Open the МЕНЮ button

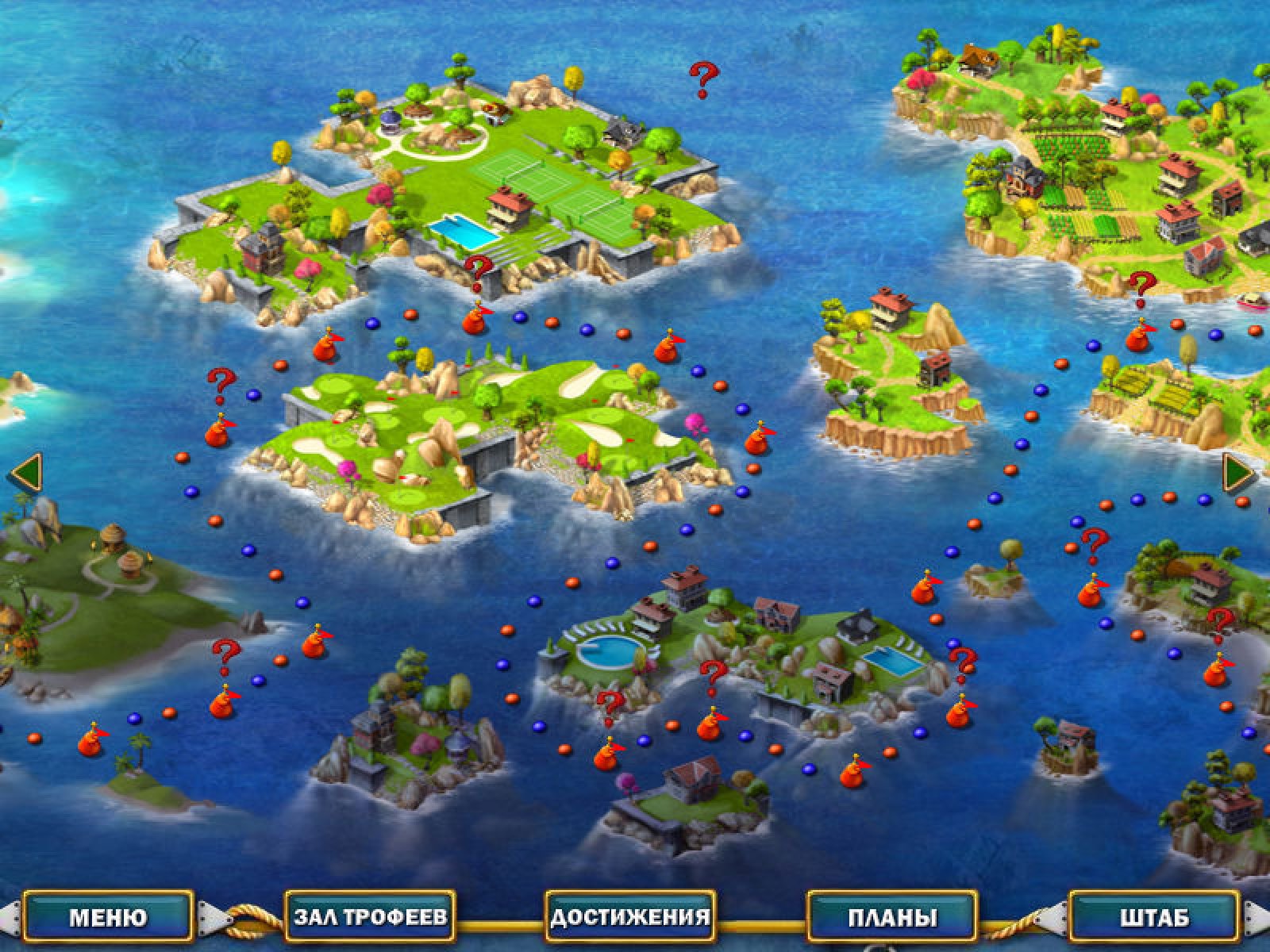tap(108, 917)
